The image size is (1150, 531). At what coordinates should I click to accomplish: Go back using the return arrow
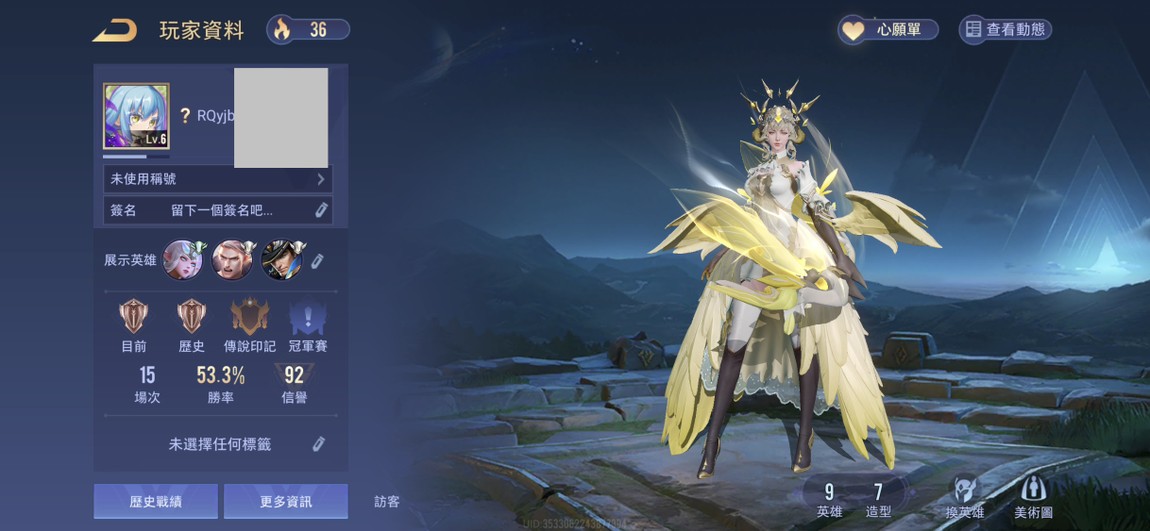[x=115, y=31]
